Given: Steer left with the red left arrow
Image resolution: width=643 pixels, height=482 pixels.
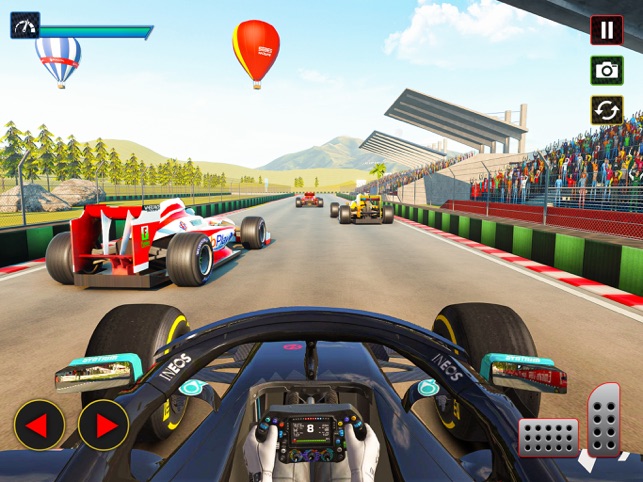Looking at the screenshot, I should 39,425.
